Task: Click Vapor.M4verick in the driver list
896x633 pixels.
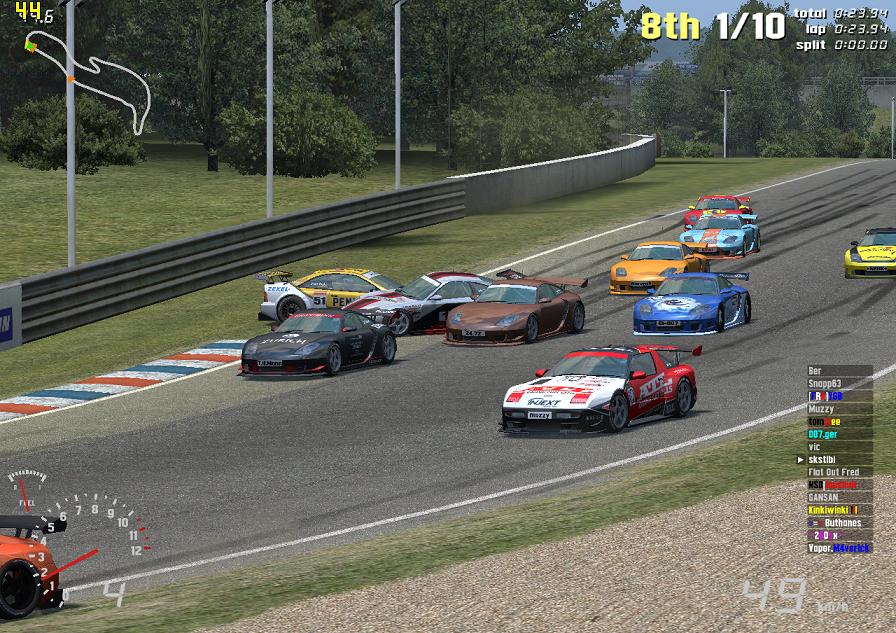Action: coord(839,548)
